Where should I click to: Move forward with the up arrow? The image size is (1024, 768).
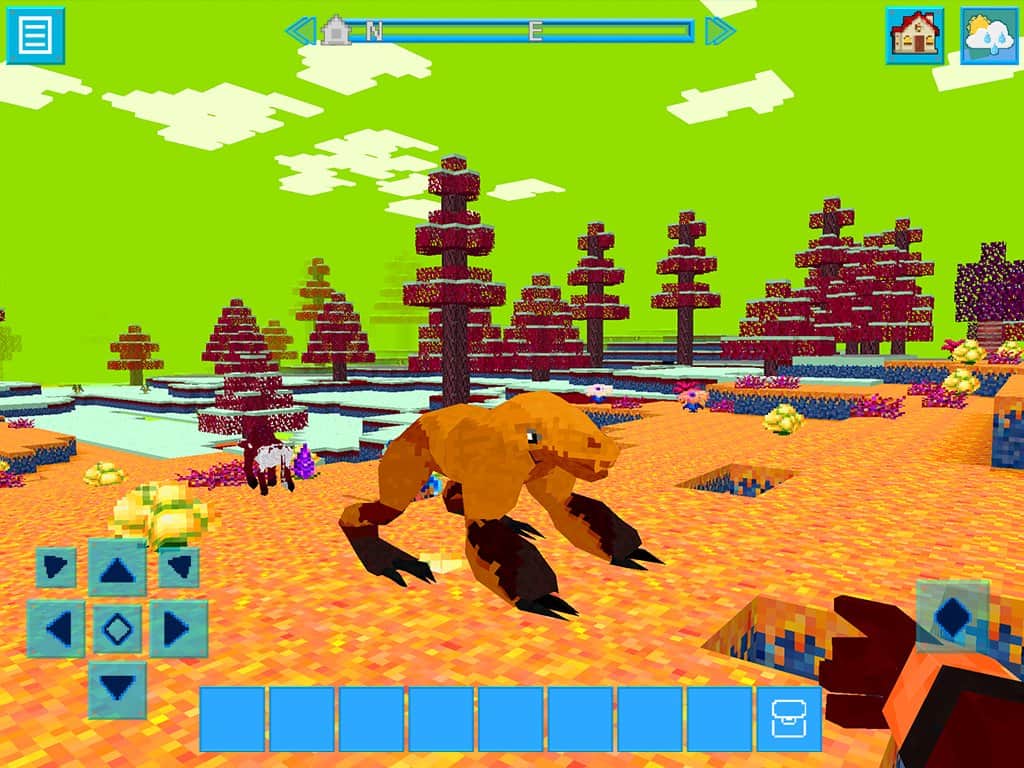(x=117, y=568)
